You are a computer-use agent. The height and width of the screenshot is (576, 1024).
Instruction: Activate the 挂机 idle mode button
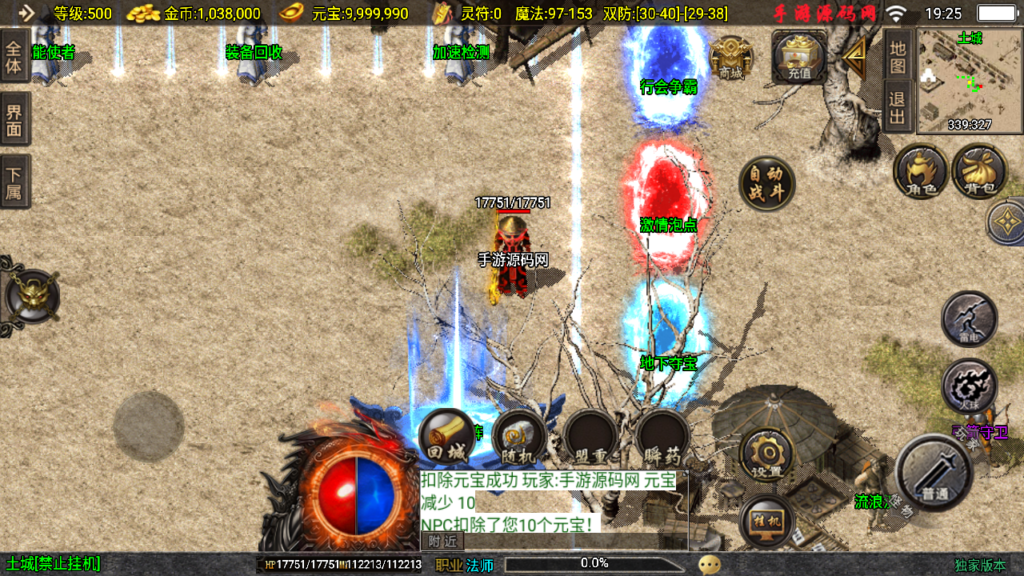click(767, 521)
